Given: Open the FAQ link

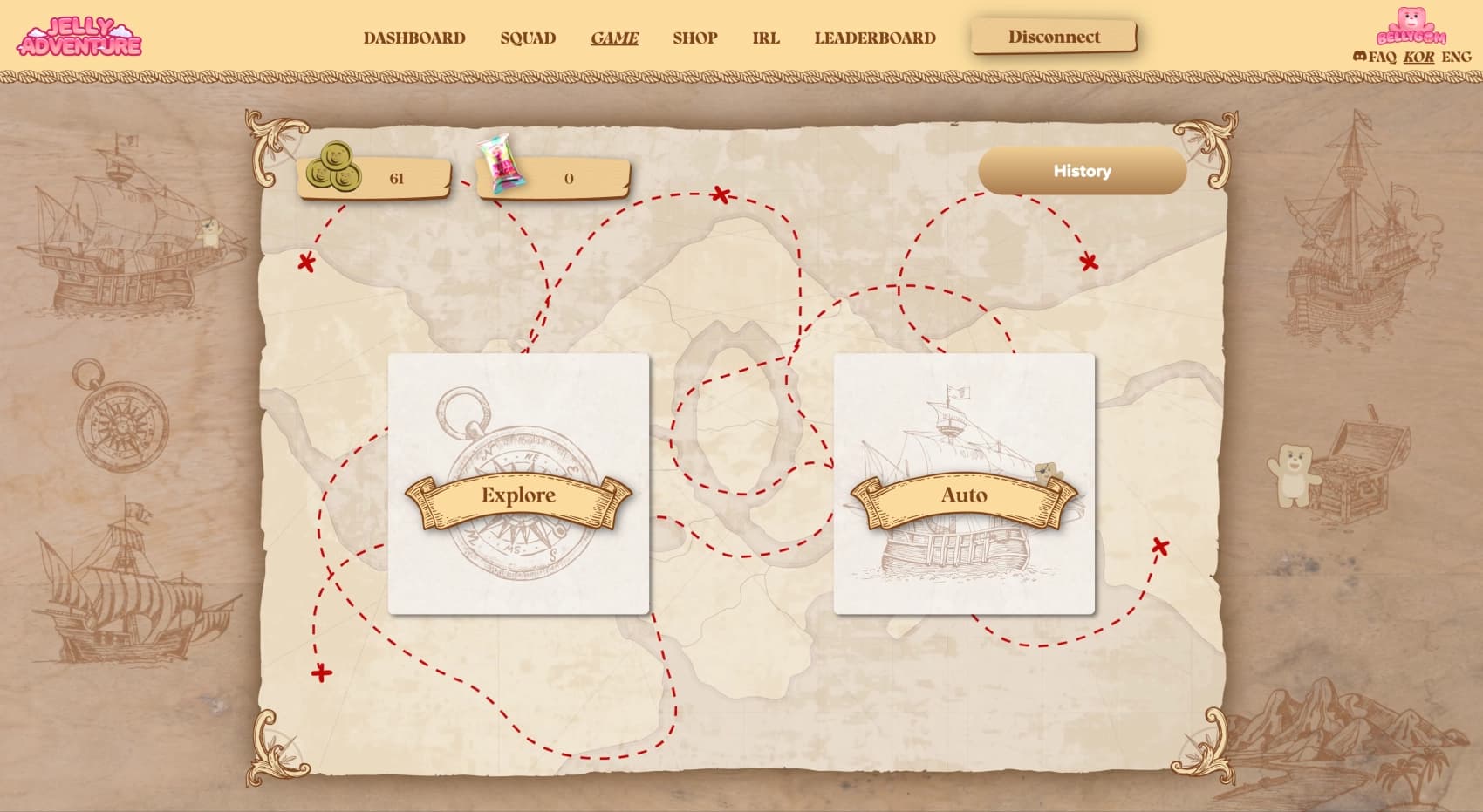Looking at the screenshot, I should [1382, 57].
